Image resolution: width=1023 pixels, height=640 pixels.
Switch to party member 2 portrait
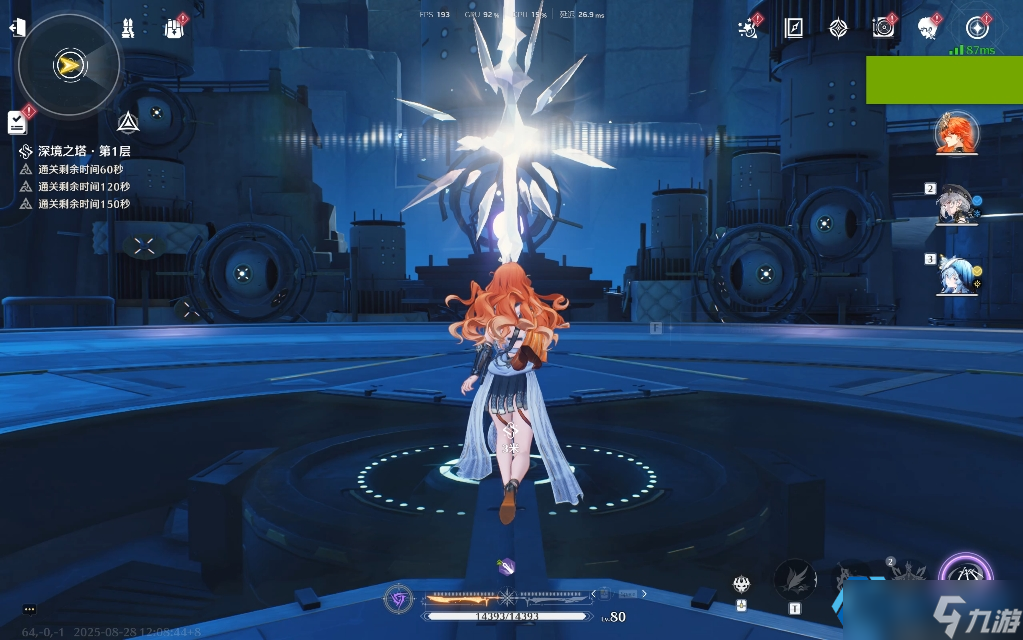pos(955,206)
